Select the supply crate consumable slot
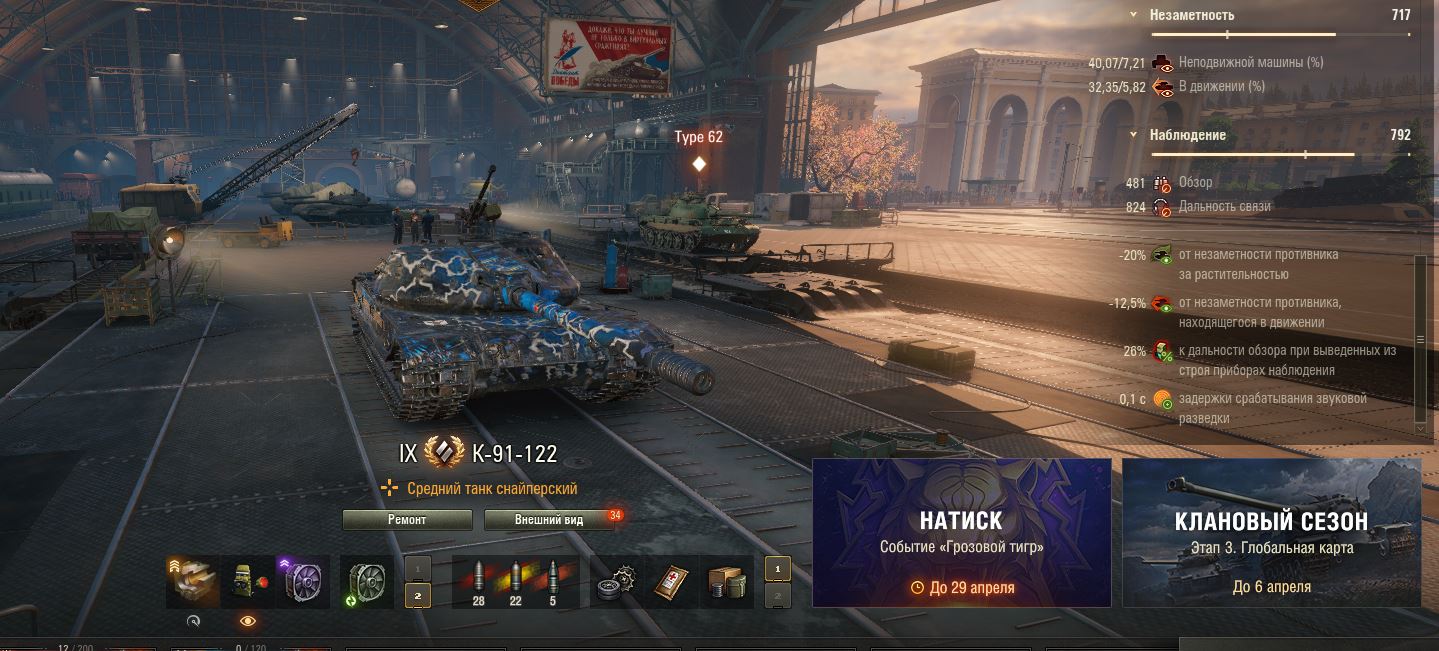Viewport: 1439px width, 651px height. (725, 582)
